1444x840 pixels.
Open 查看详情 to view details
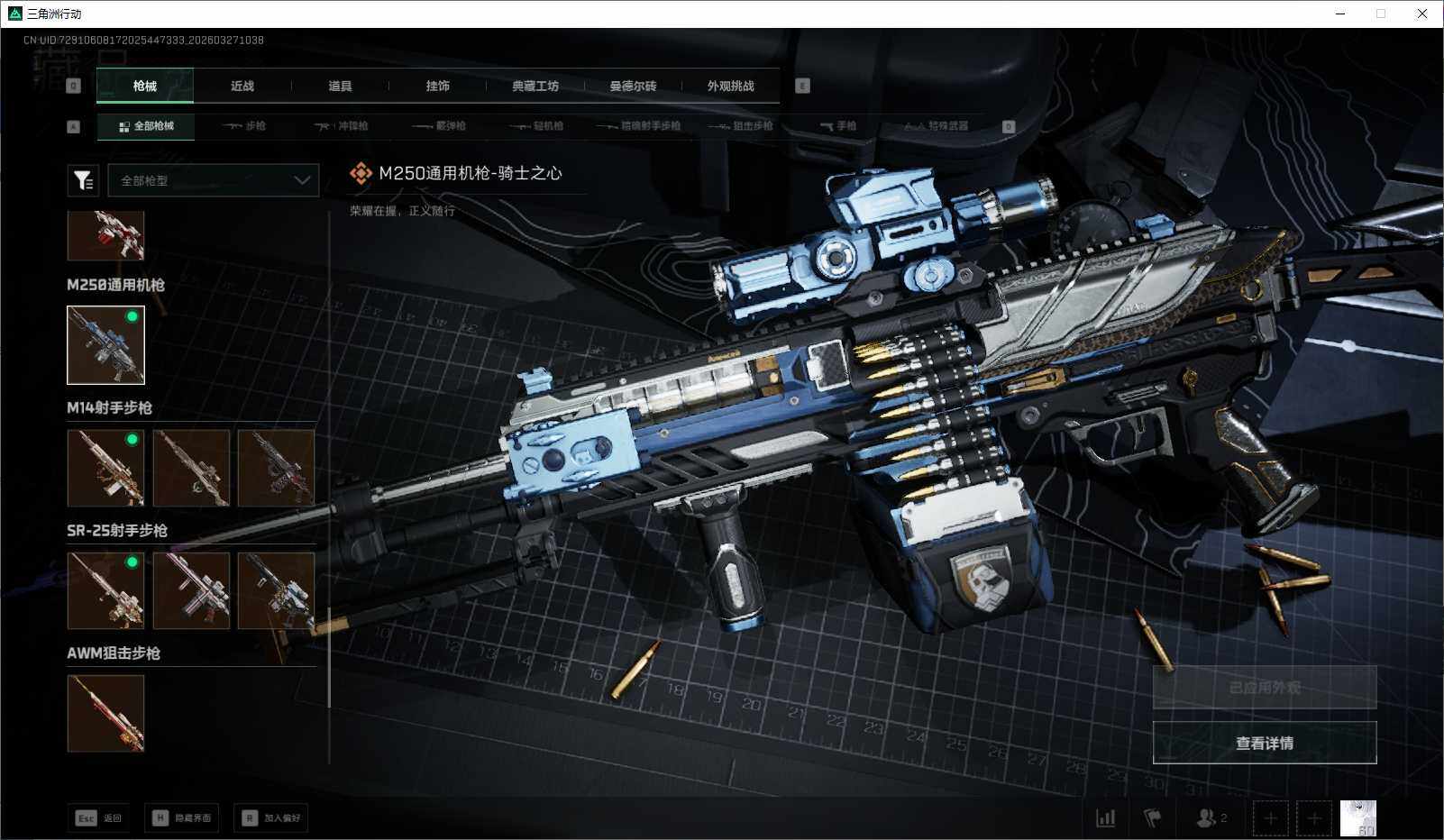(1264, 743)
